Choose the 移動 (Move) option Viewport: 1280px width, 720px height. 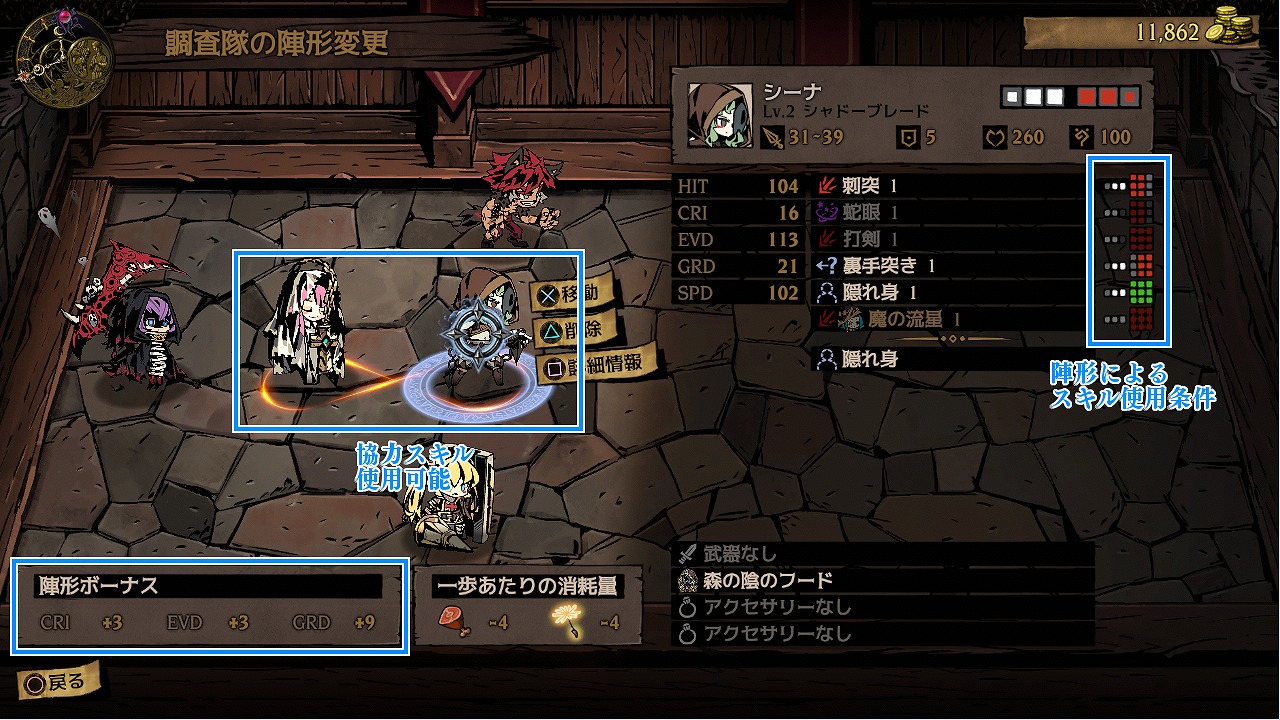click(572, 294)
